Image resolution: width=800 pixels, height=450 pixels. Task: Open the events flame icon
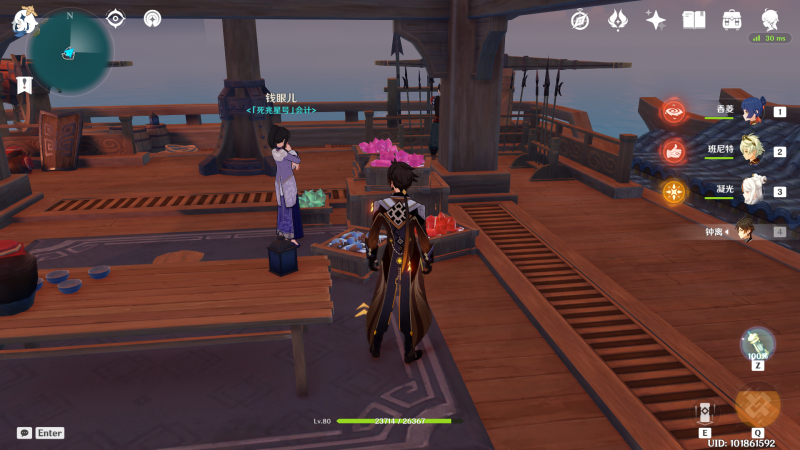point(618,20)
